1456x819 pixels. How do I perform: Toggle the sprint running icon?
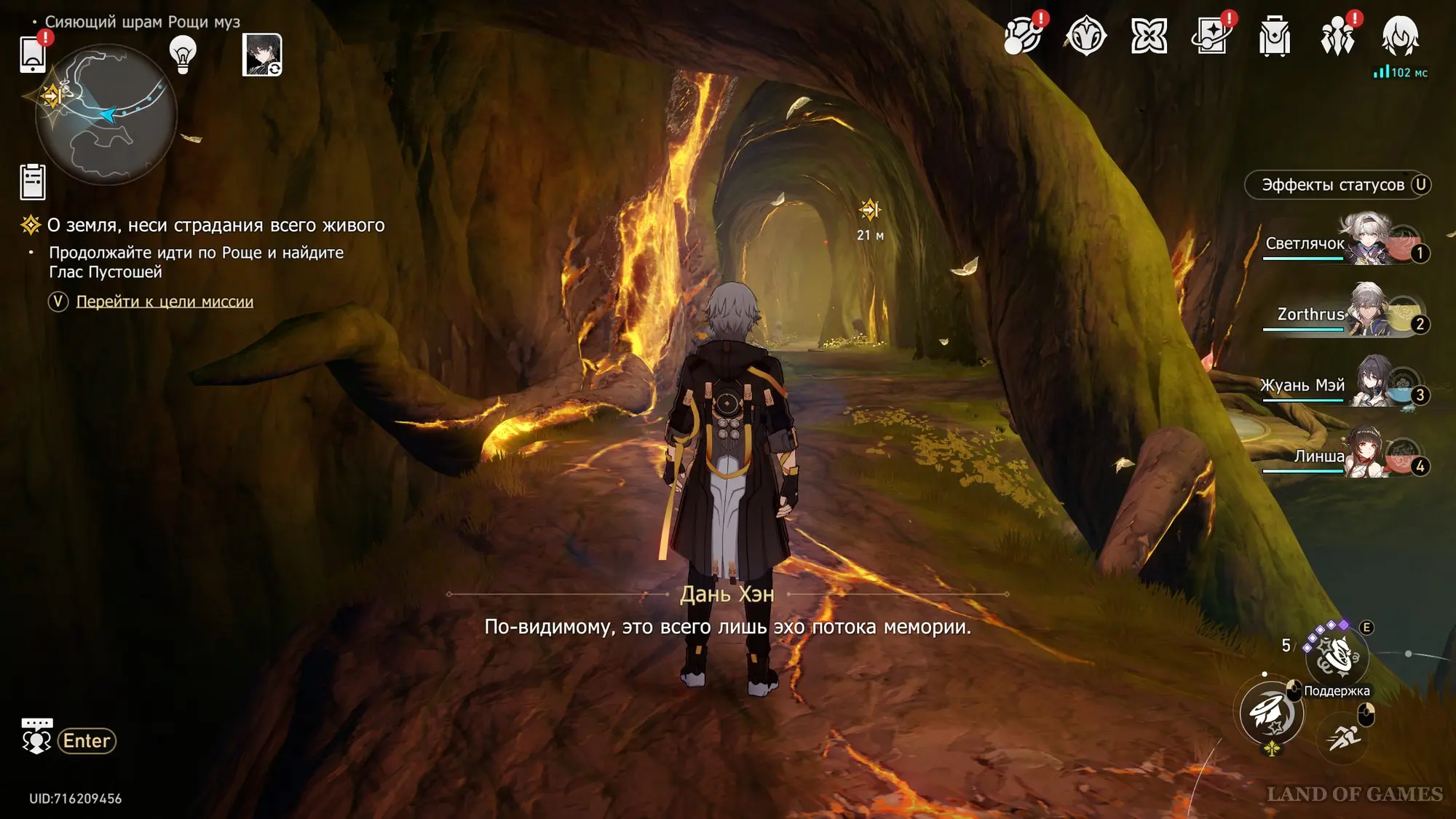click(1343, 737)
